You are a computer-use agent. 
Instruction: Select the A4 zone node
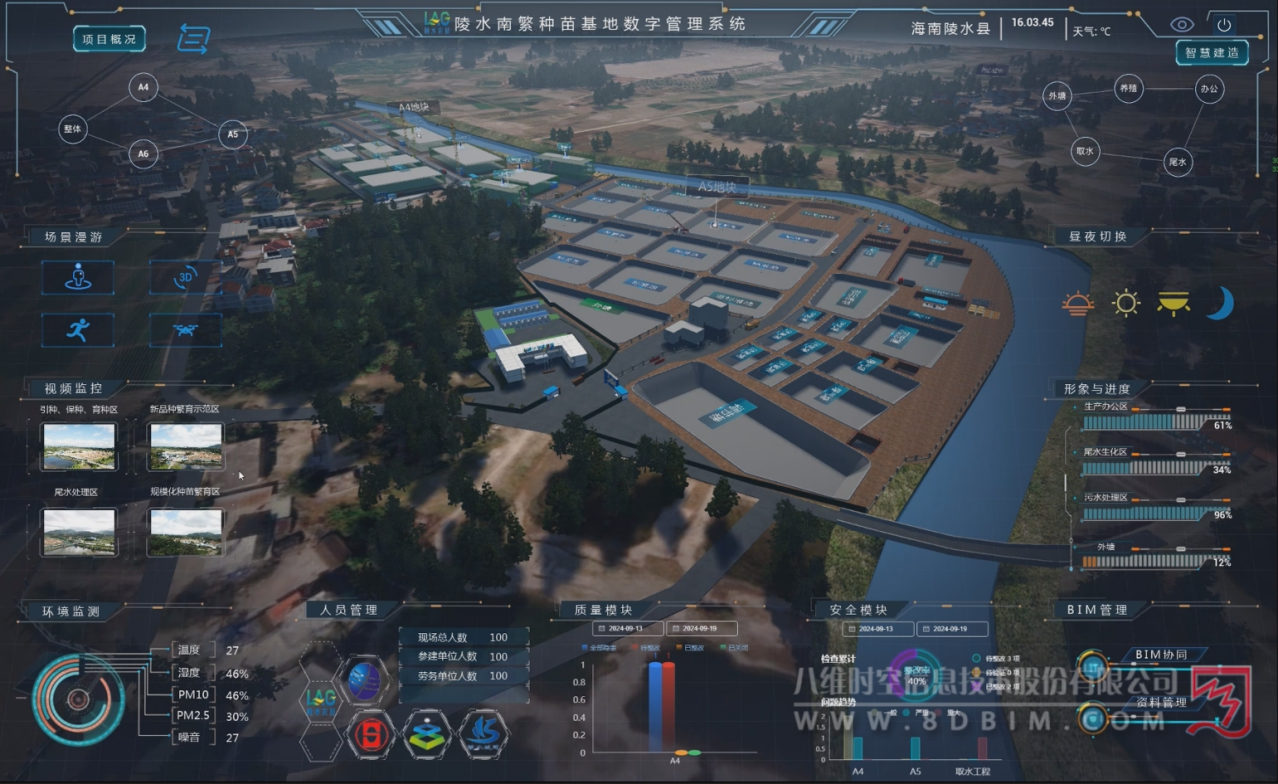click(x=143, y=88)
